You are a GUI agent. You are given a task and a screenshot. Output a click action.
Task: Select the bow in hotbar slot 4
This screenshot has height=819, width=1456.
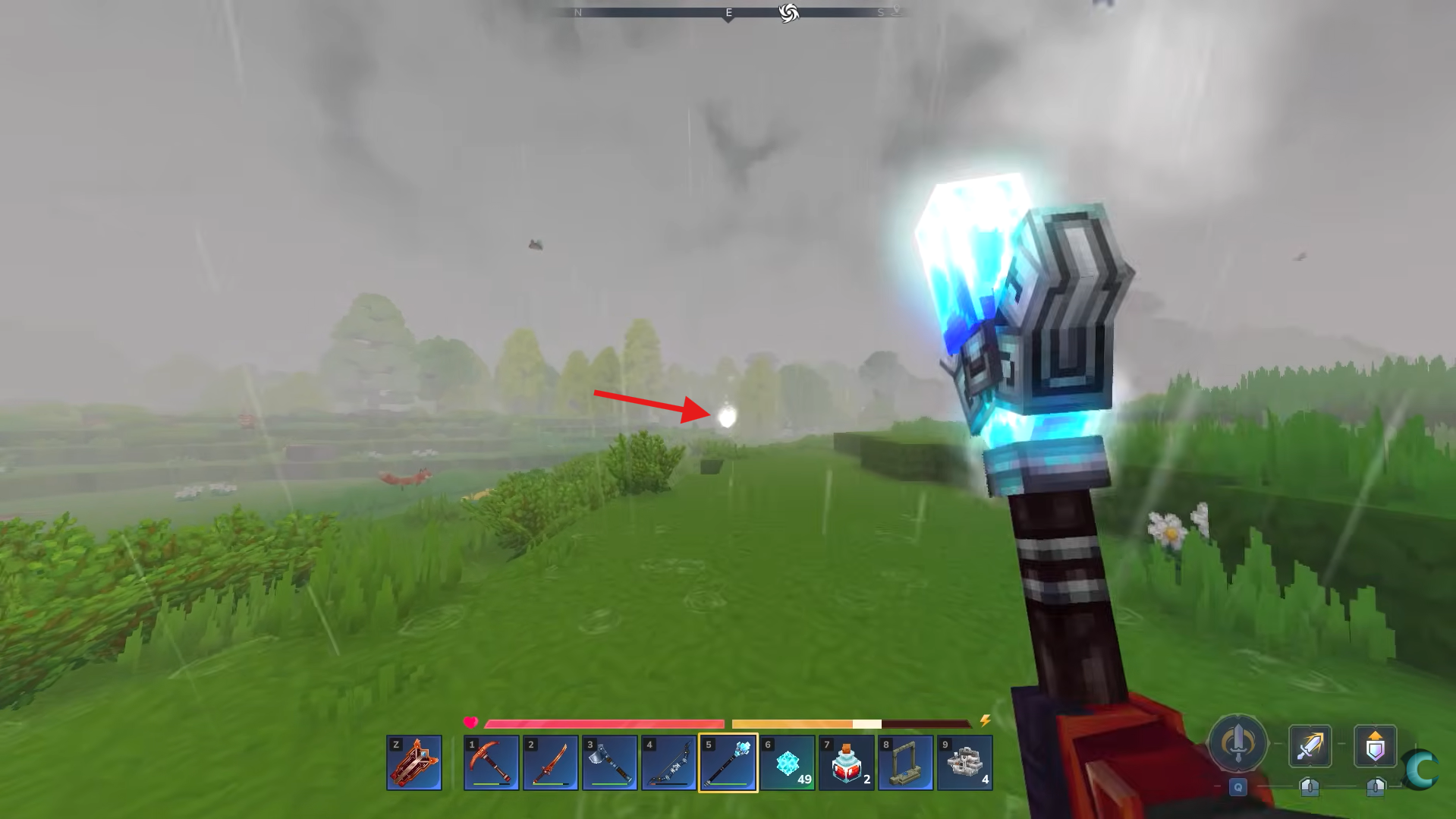(670, 762)
